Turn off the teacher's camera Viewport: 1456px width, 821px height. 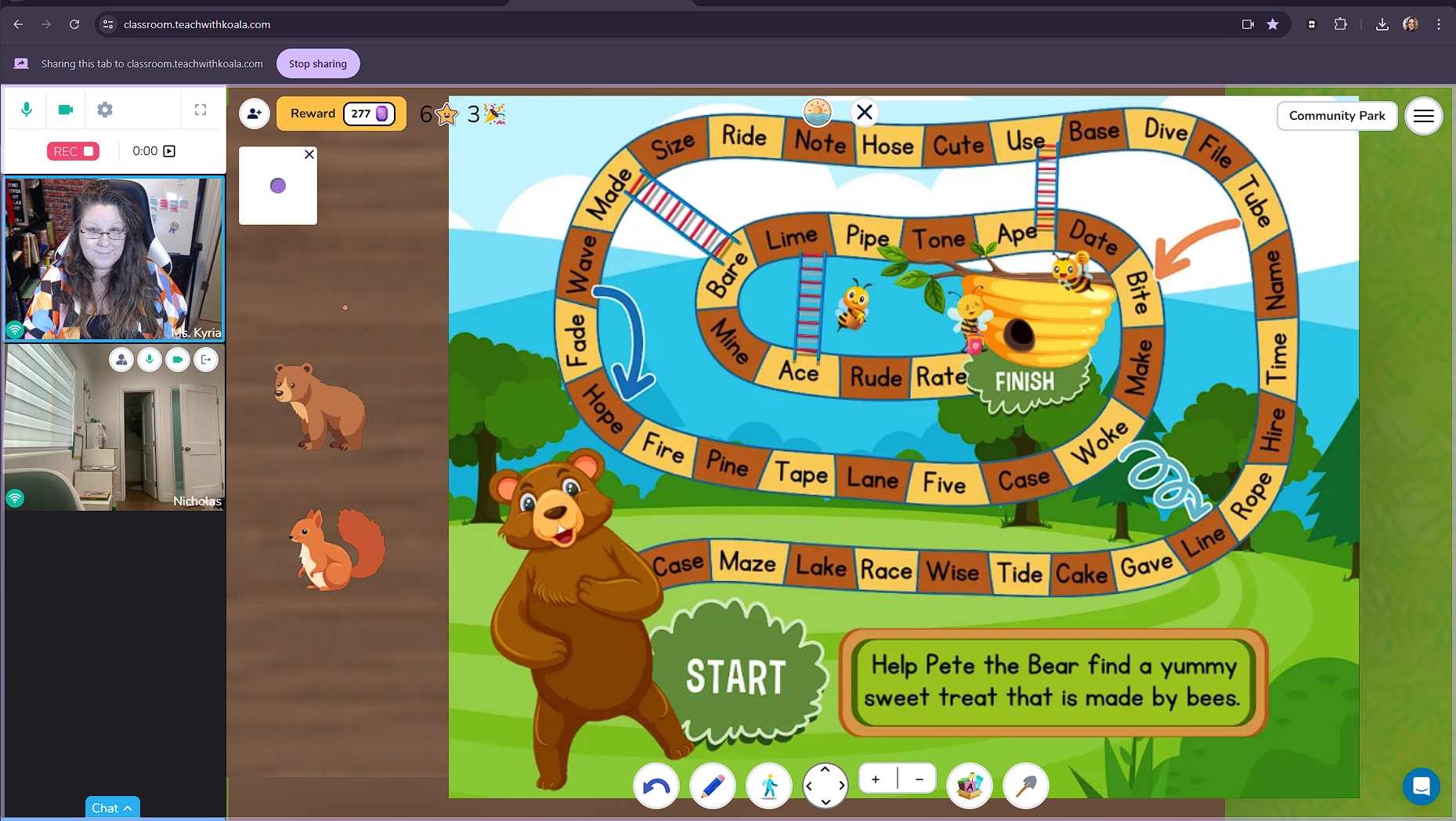[x=66, y=110]
